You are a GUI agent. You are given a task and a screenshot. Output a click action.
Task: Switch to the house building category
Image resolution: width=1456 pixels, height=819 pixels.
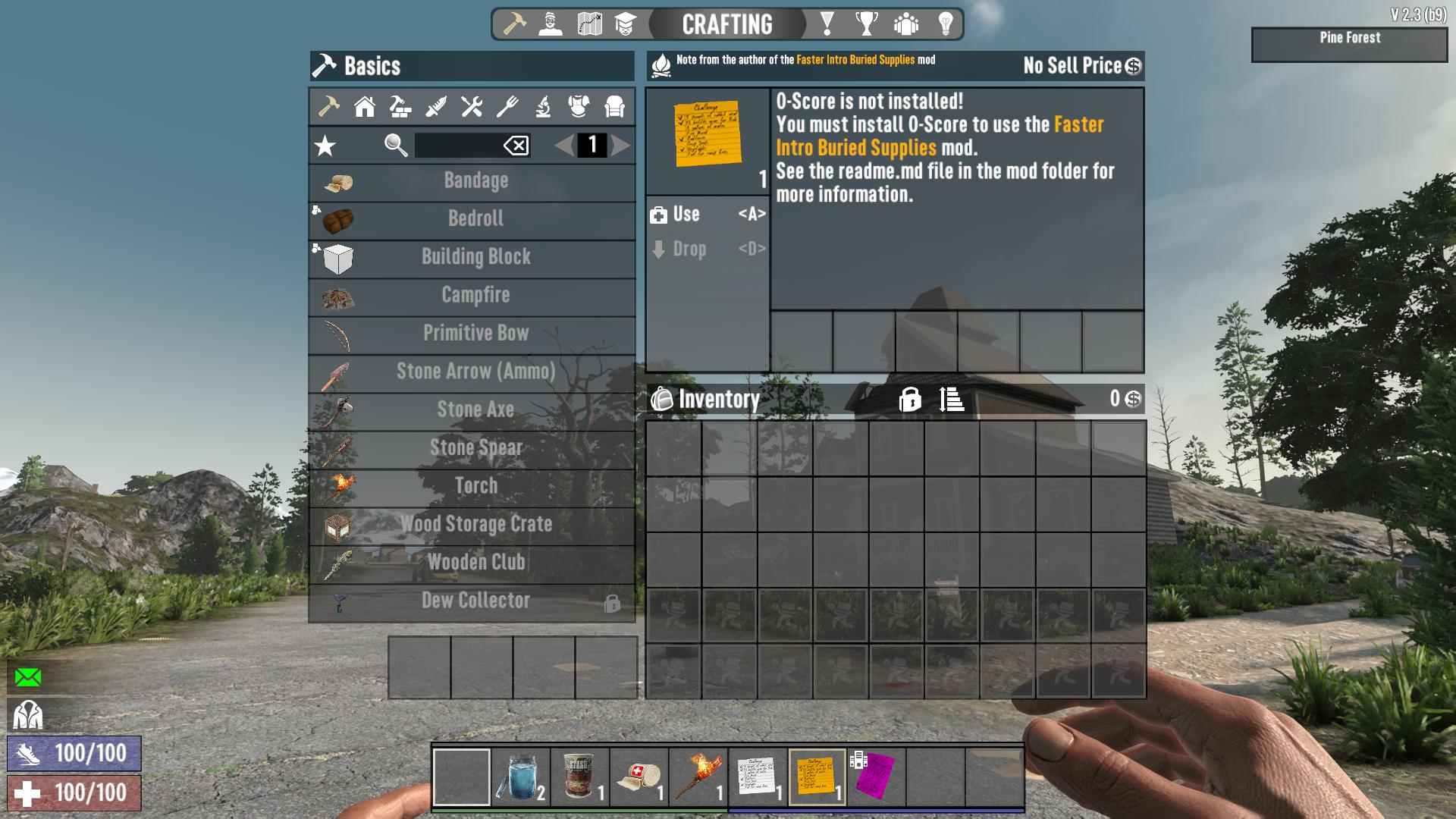365,107
